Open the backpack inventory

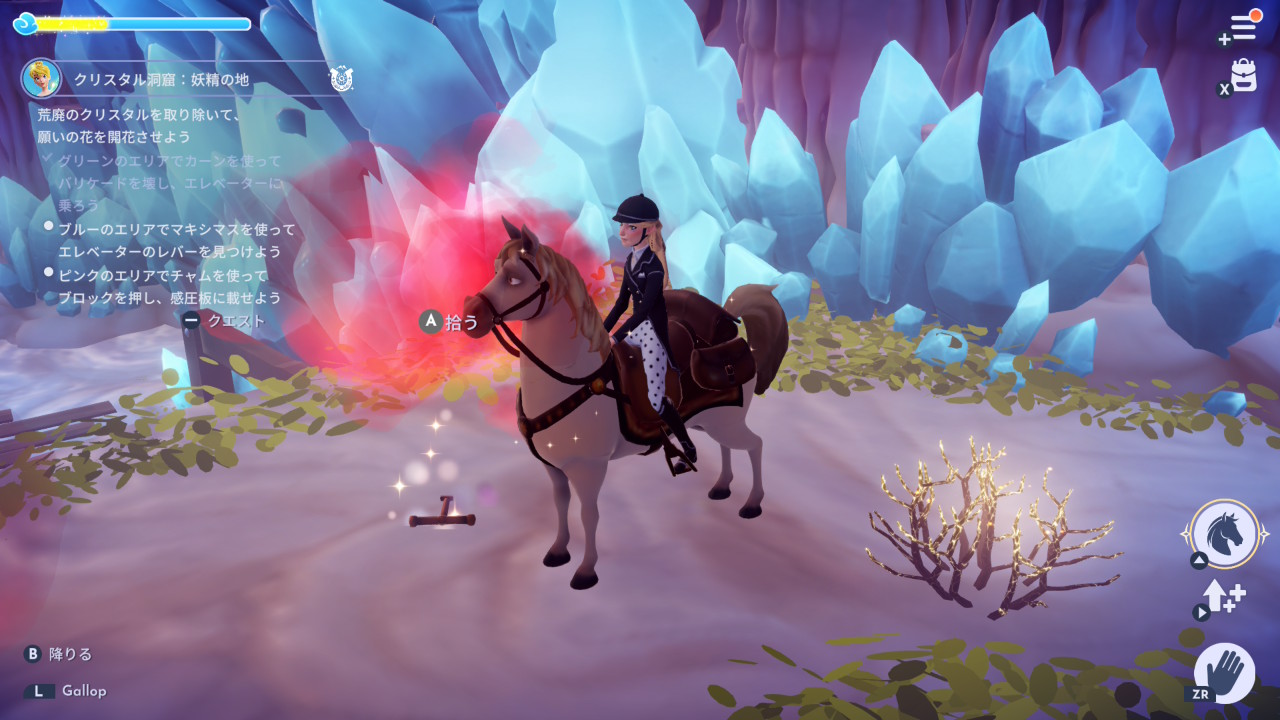pos(1243,75)
